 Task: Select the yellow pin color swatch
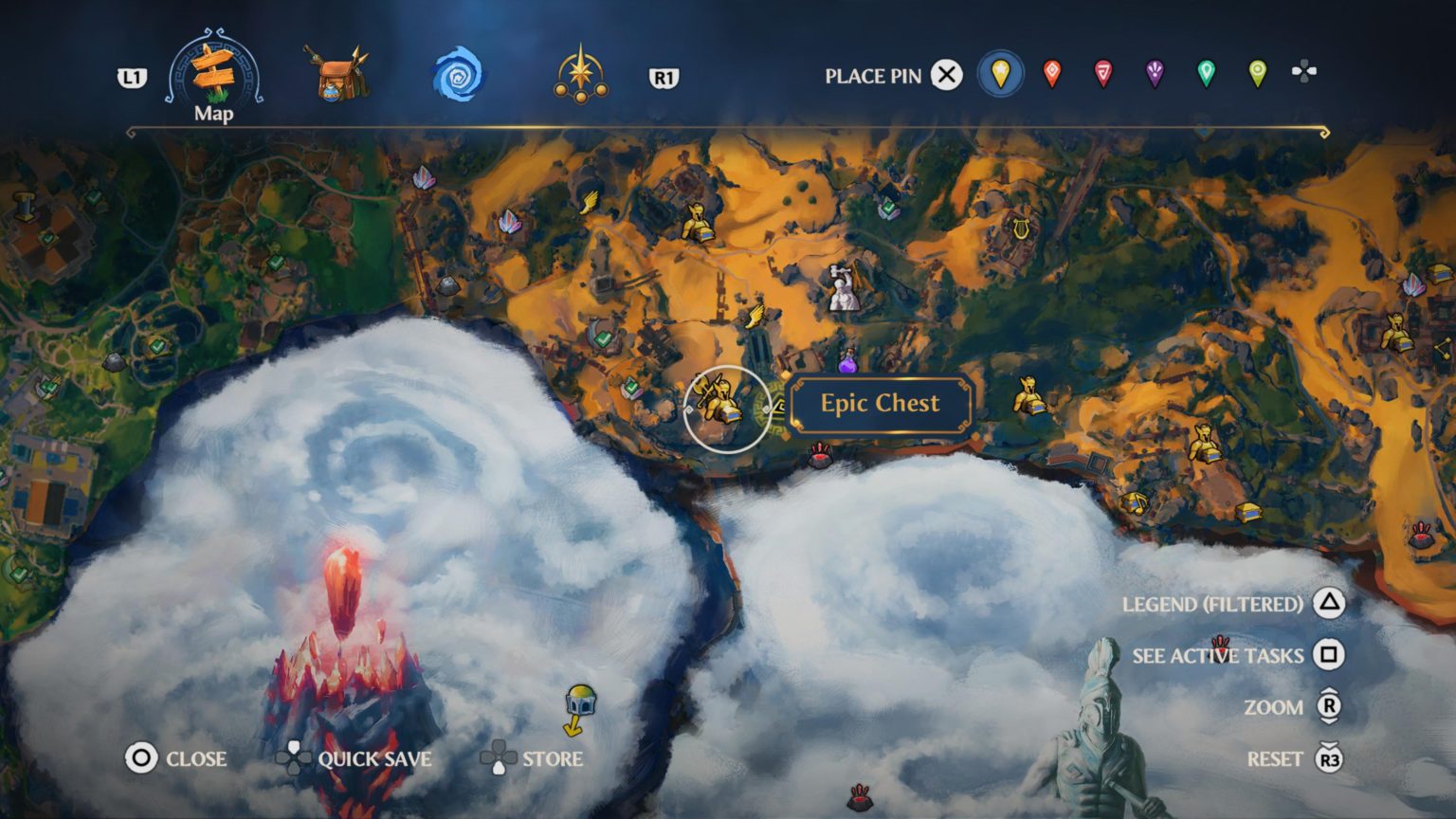1001,74
